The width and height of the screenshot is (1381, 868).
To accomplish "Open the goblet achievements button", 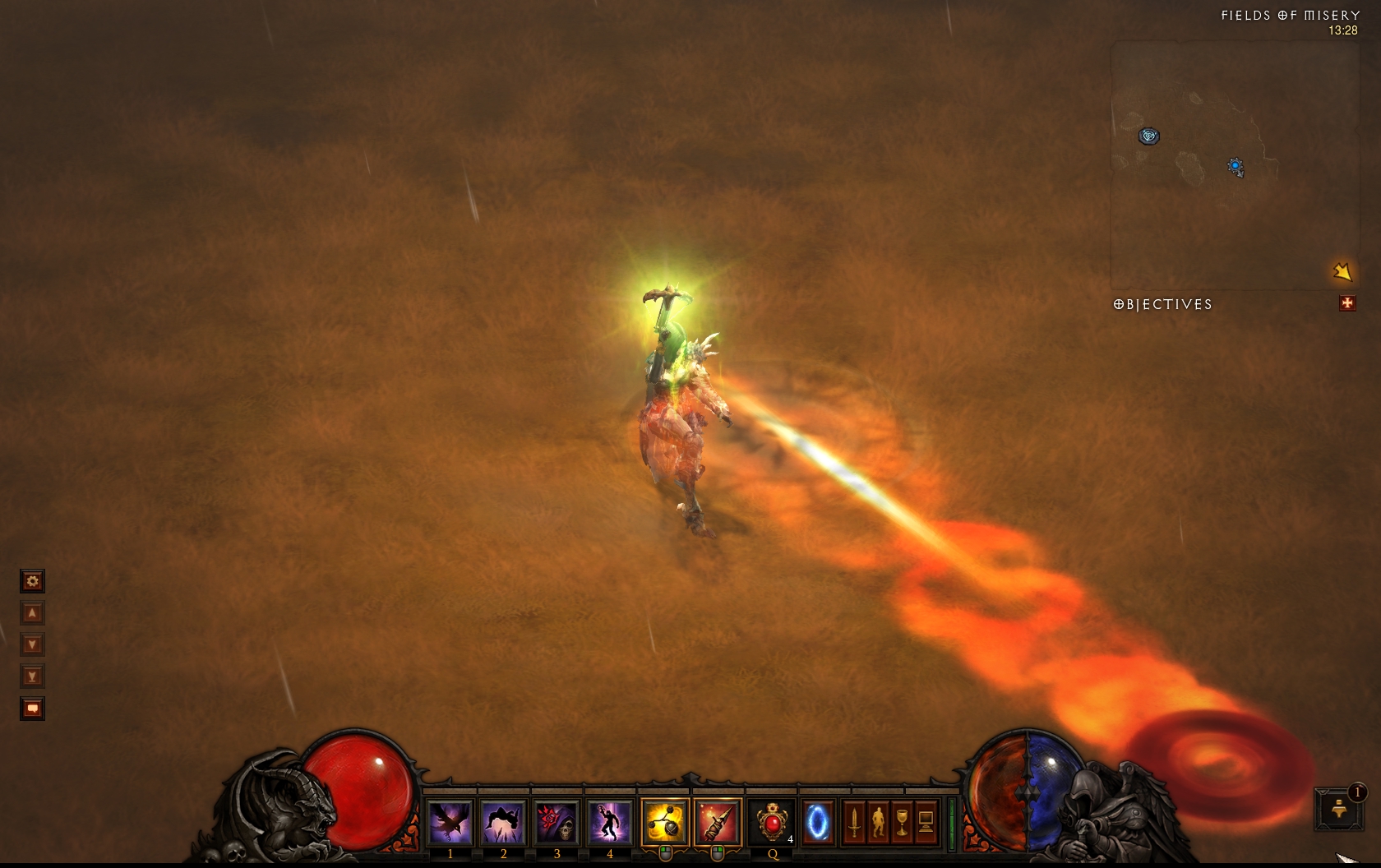I will point(902,821).
